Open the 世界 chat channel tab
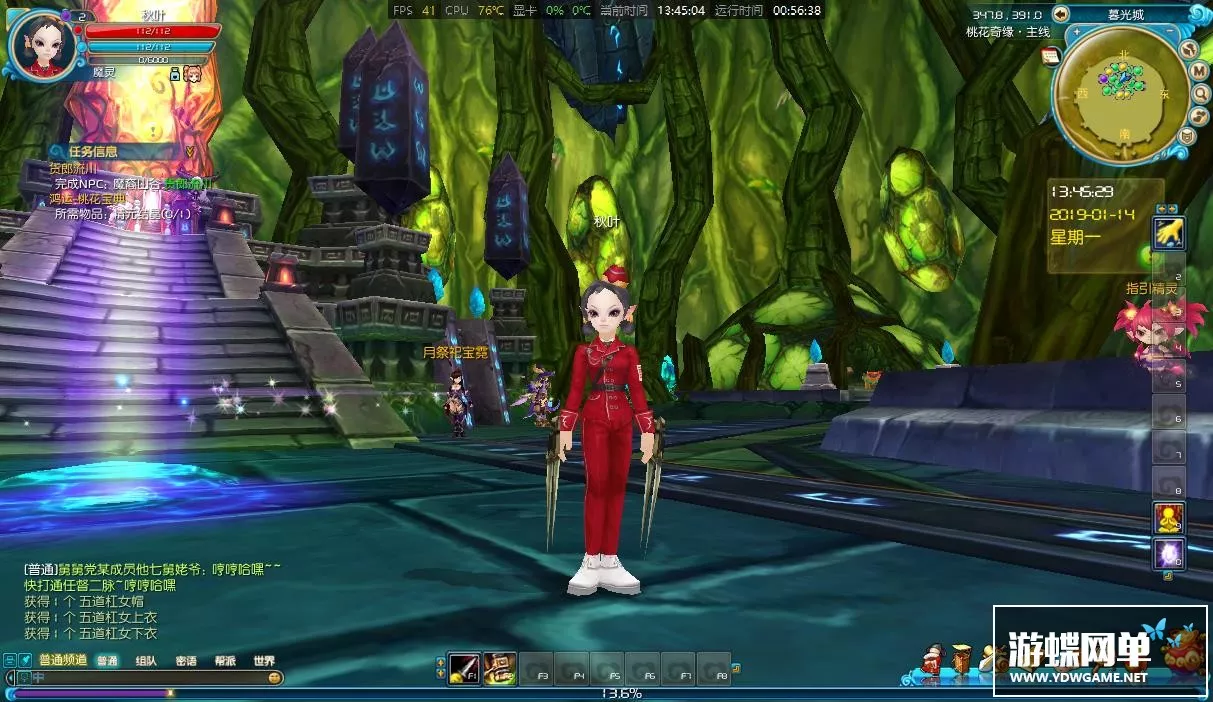 pos(264,661)
